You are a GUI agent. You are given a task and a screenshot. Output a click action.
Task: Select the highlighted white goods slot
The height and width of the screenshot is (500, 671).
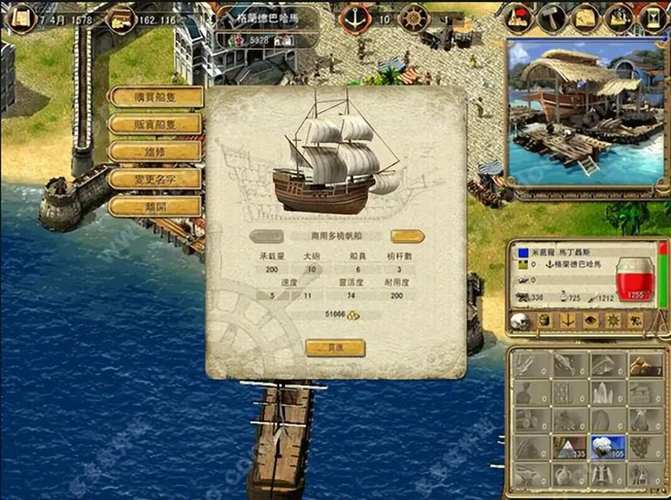(x=607, y=449)
